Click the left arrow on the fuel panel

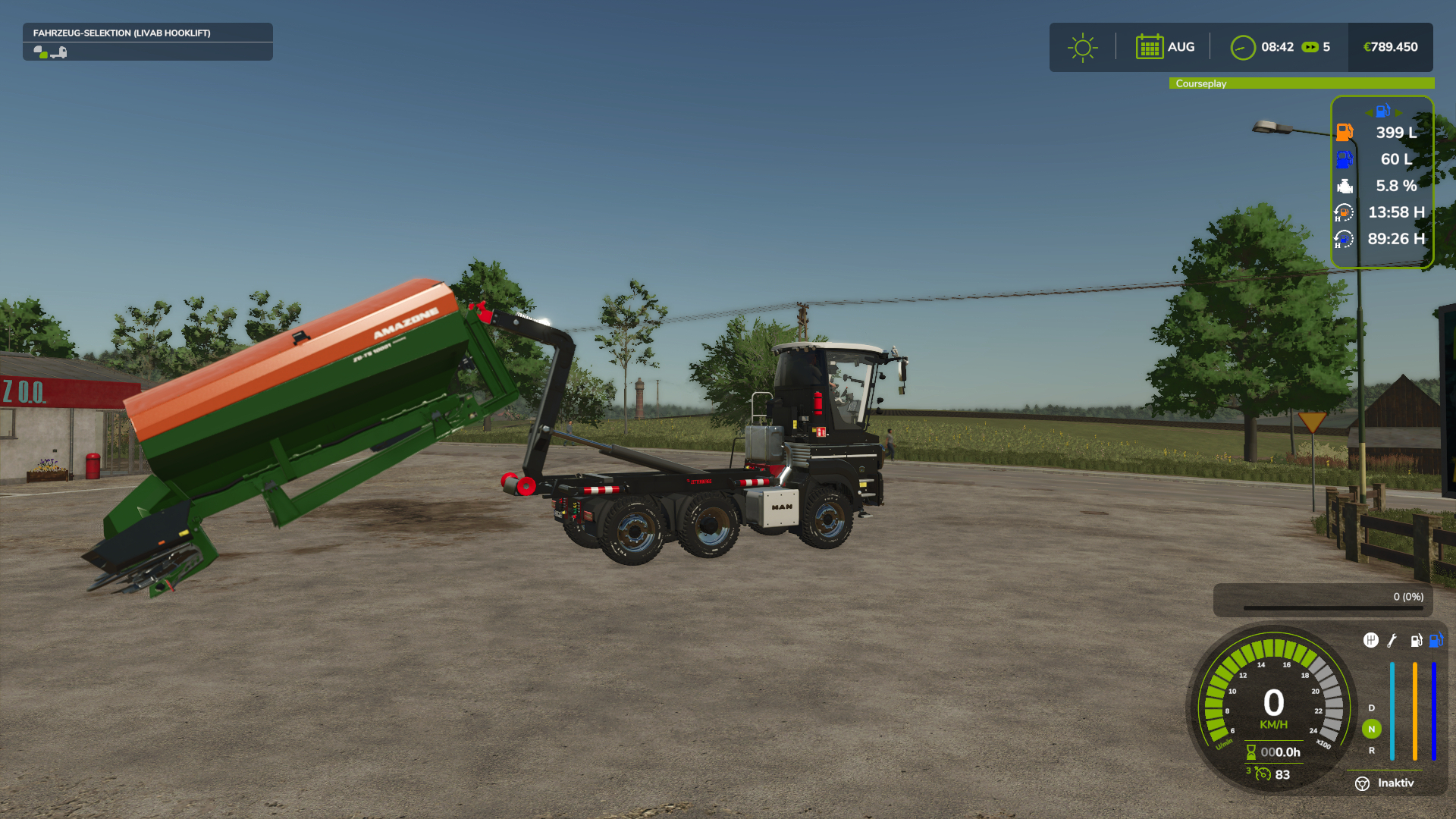point(1368,112)
